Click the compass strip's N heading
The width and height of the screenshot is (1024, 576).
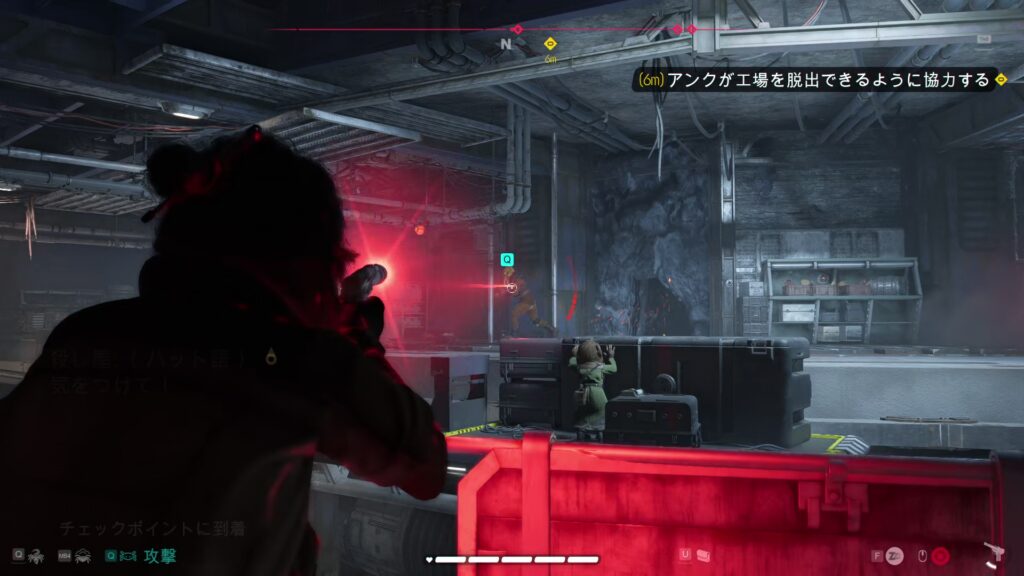pyautogui.click(x=506, y=44)
